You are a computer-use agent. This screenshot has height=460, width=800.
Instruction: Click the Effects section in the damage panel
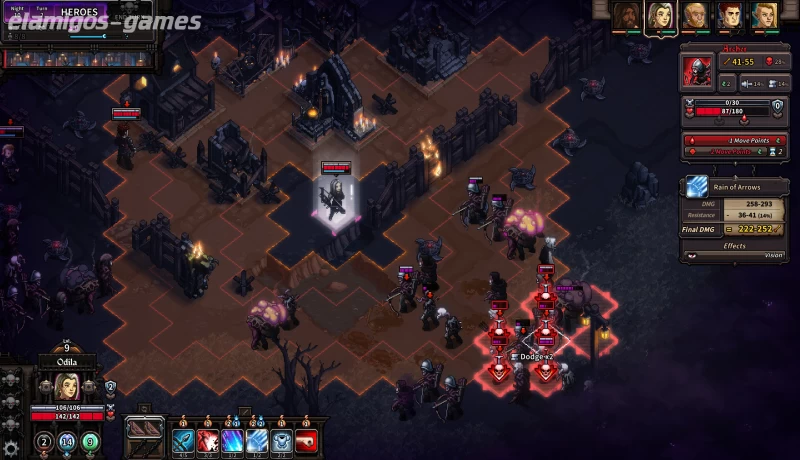(736, 244)
